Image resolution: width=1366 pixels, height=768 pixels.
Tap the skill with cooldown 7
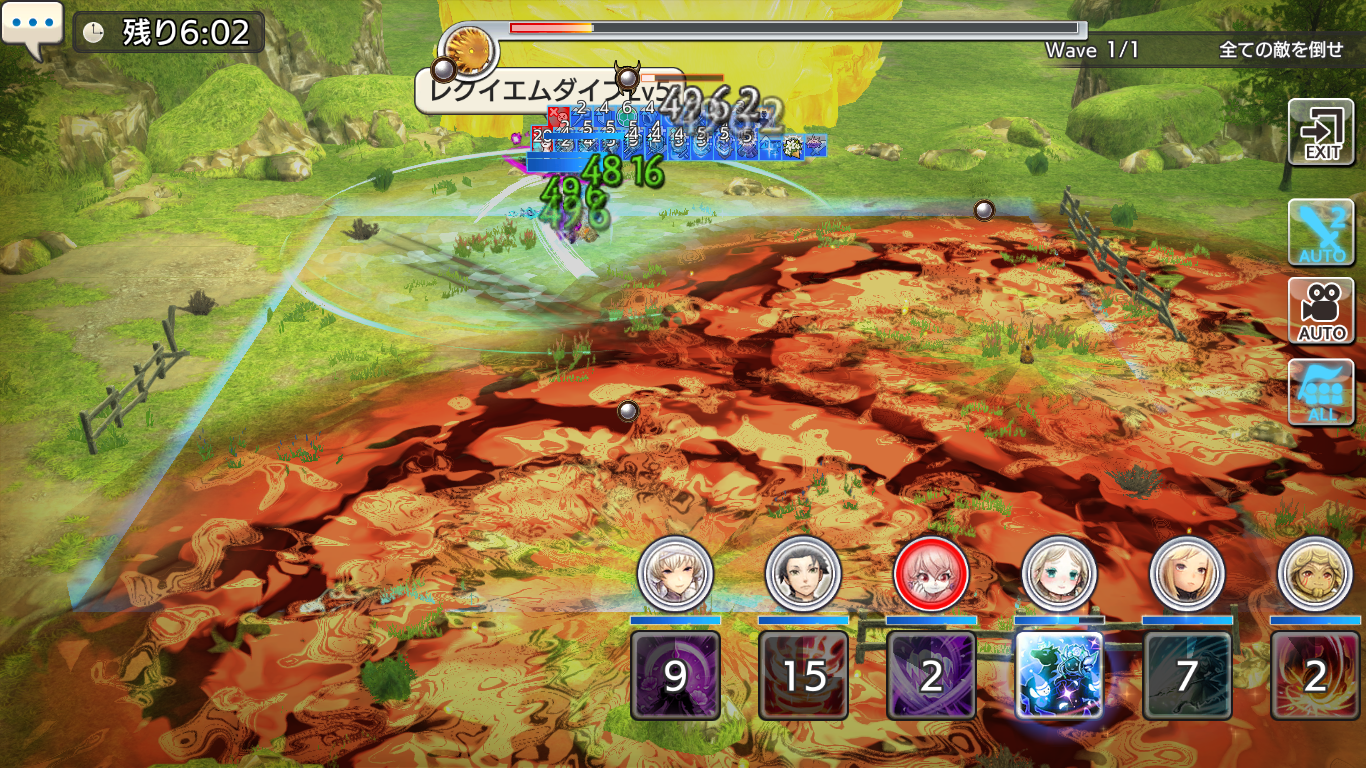point(1187,676)
